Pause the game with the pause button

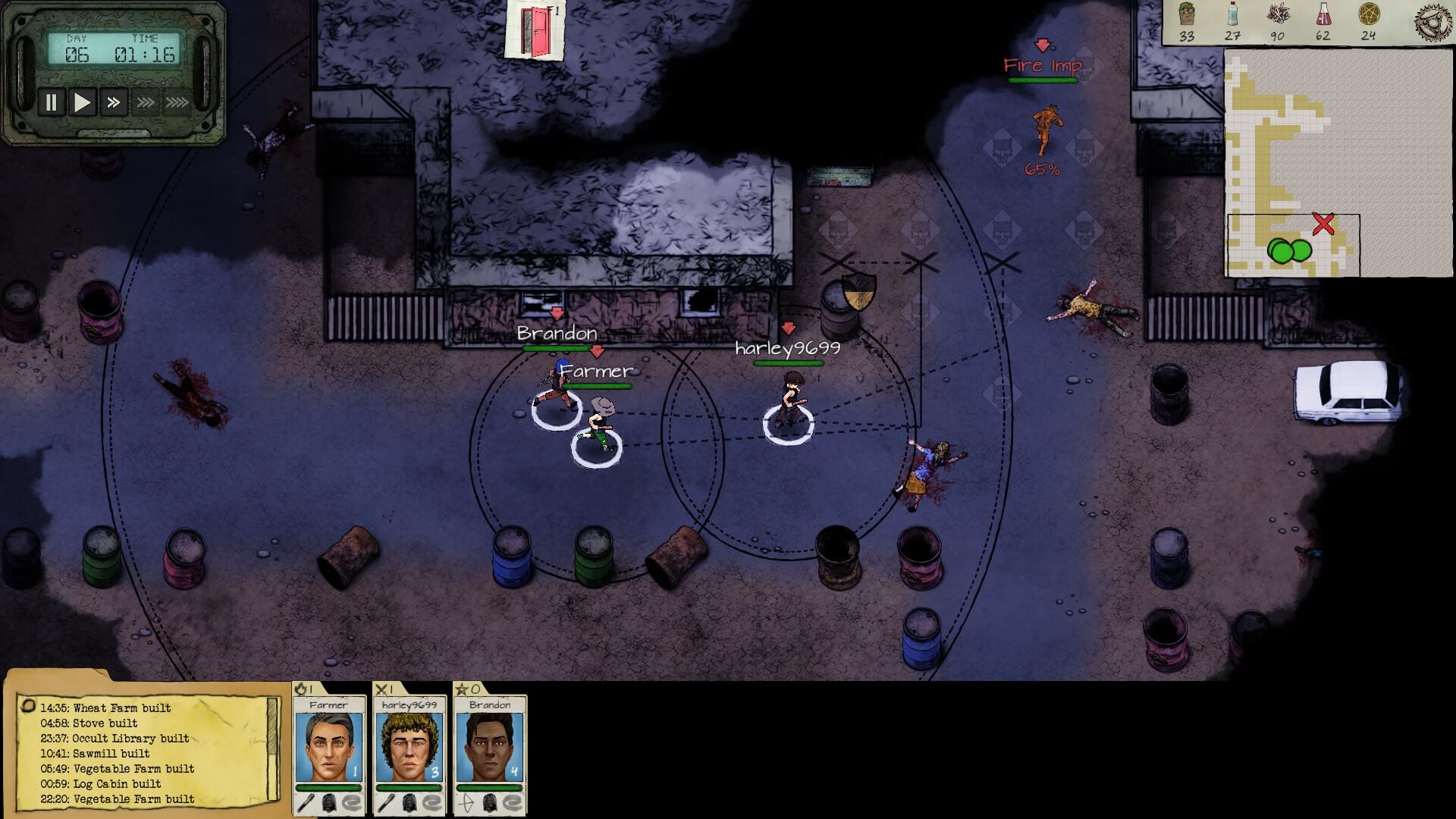[x=51, y=102]
